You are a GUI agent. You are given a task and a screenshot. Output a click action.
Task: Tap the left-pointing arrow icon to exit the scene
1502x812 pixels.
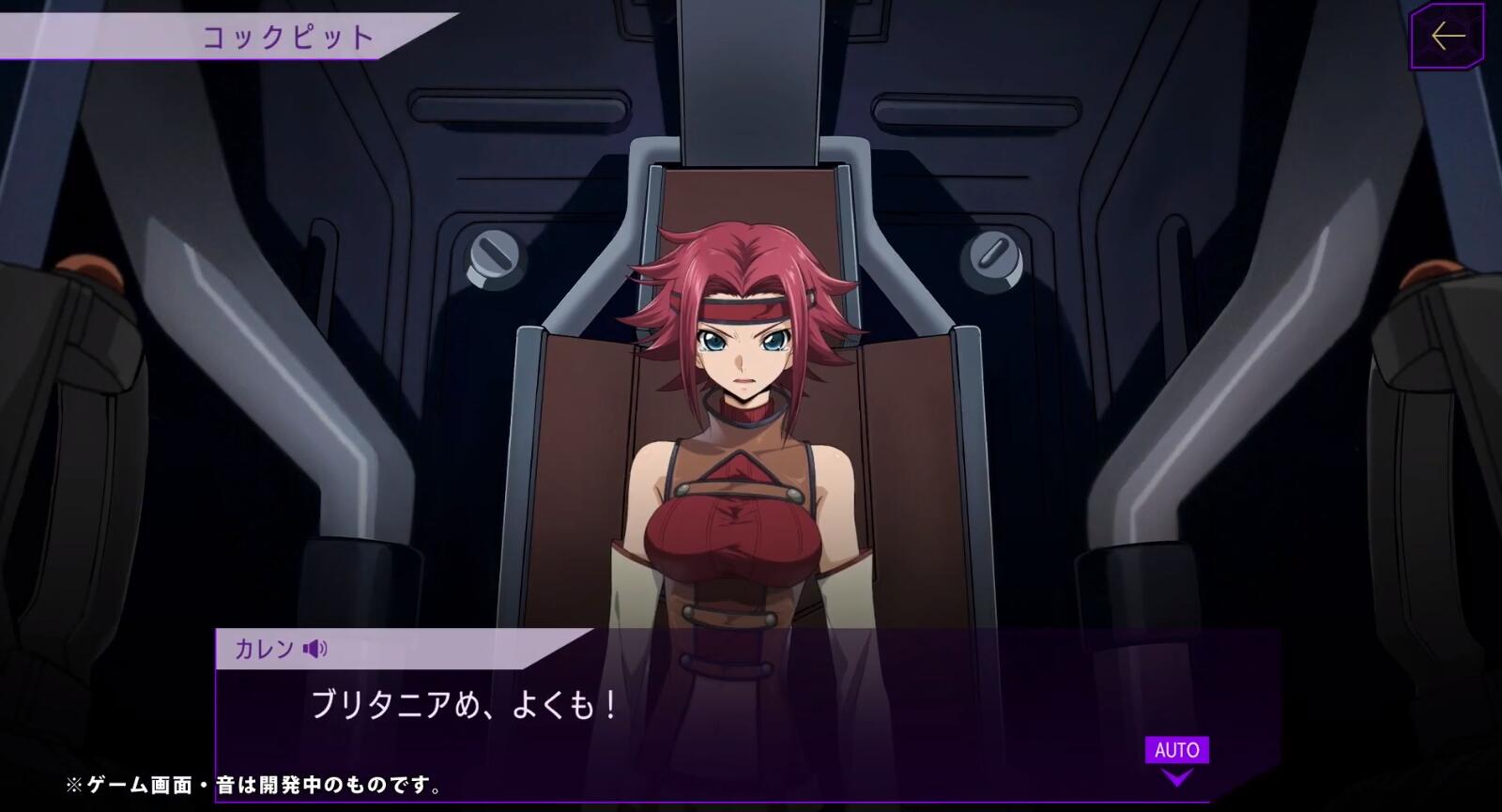coord(1447,34)
